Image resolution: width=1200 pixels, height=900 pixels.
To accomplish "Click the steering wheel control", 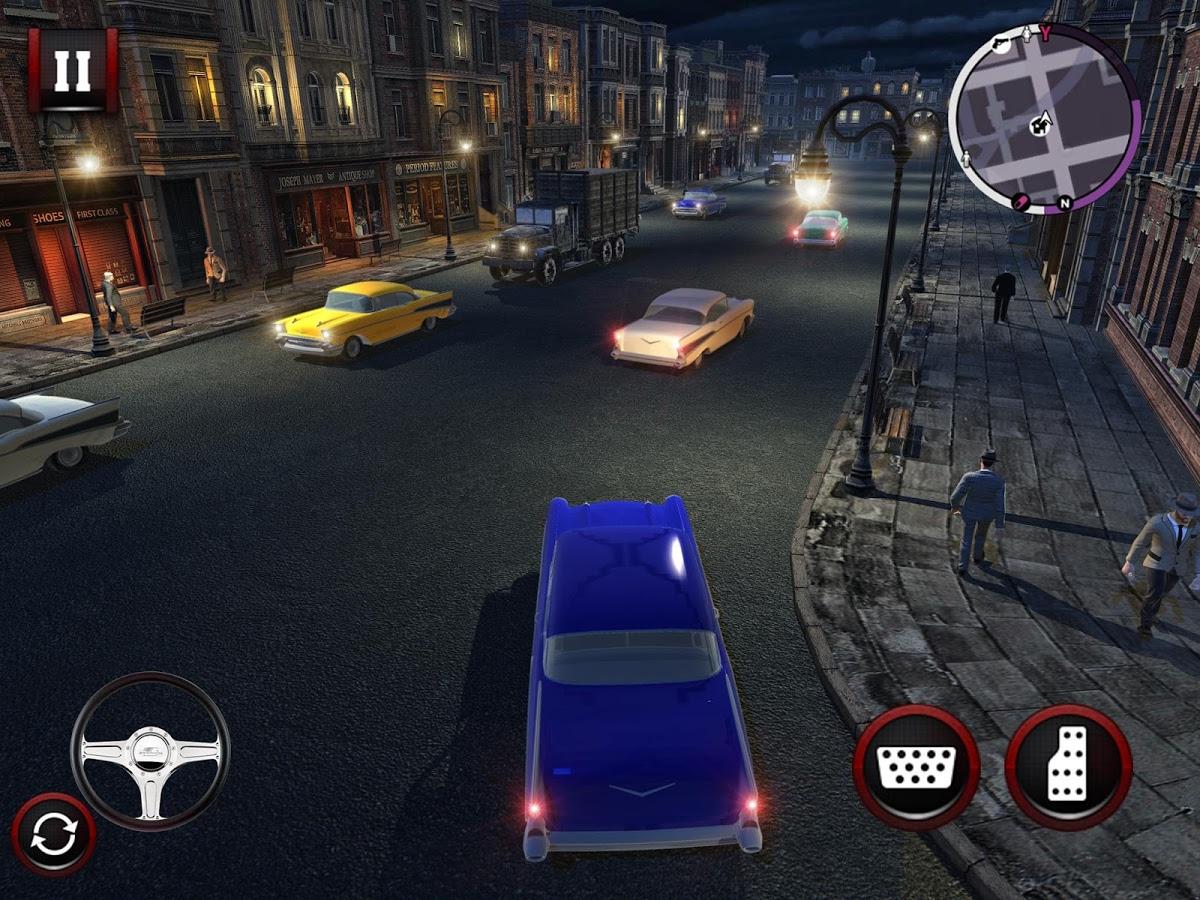I will 150,751.
